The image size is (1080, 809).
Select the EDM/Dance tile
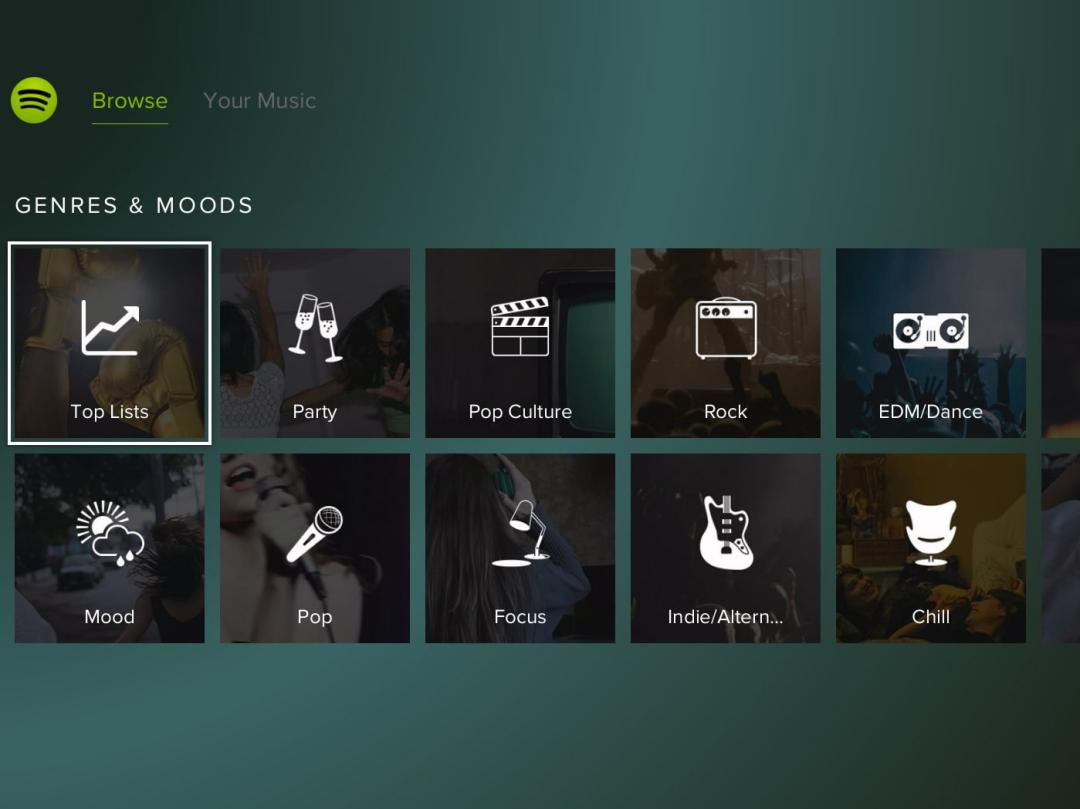930,343
